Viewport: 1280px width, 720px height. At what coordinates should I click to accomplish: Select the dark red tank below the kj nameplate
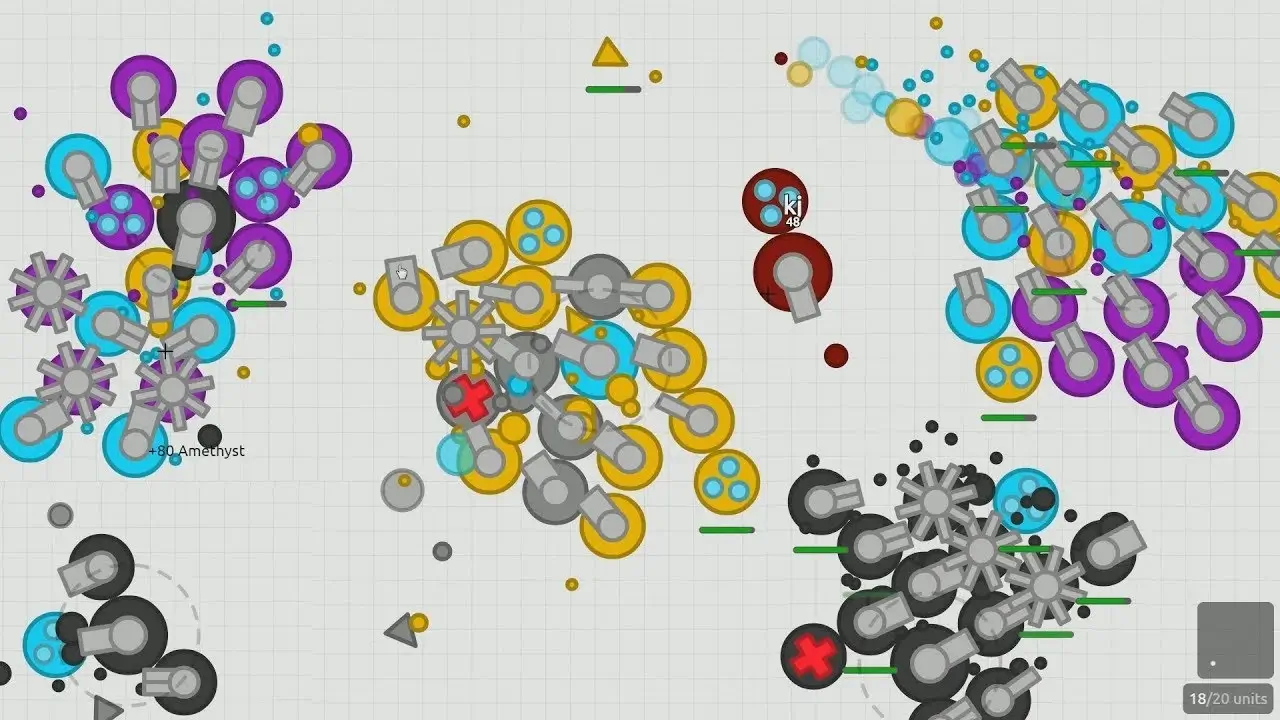(x=792, y=276)
